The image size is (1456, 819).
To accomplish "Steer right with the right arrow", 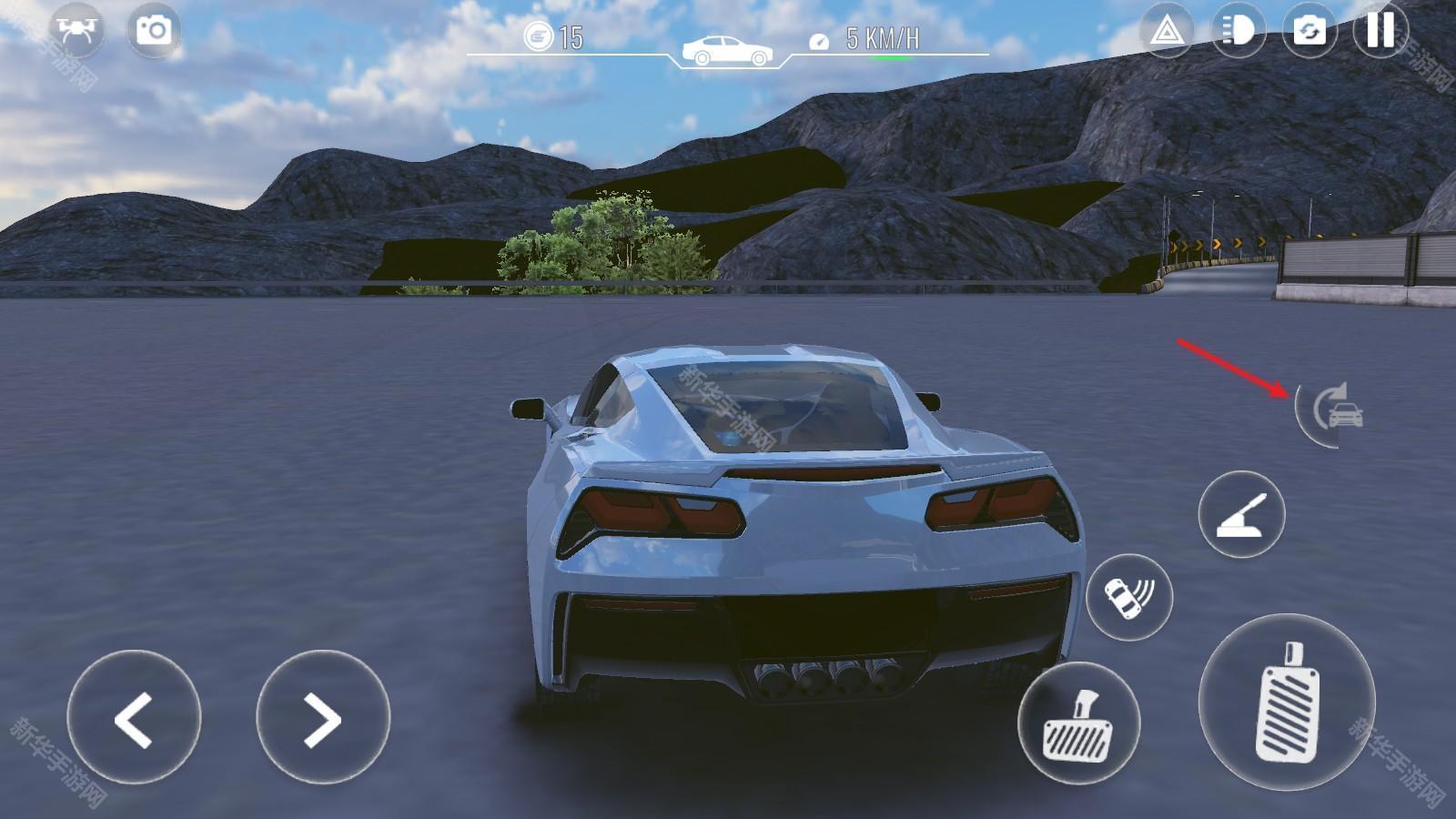I will 322,719.
